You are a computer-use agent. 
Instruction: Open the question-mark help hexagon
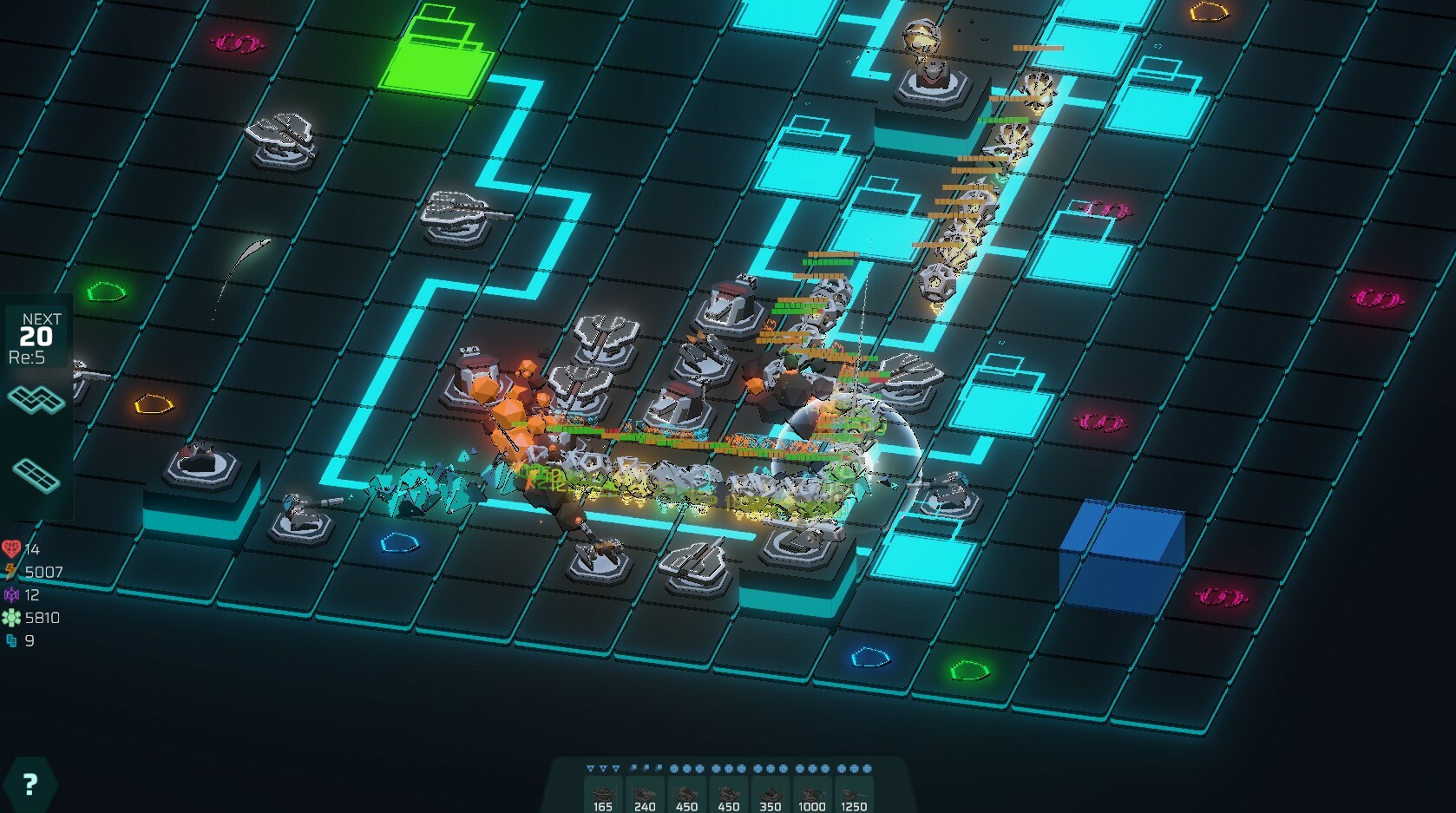pos(29,782)
